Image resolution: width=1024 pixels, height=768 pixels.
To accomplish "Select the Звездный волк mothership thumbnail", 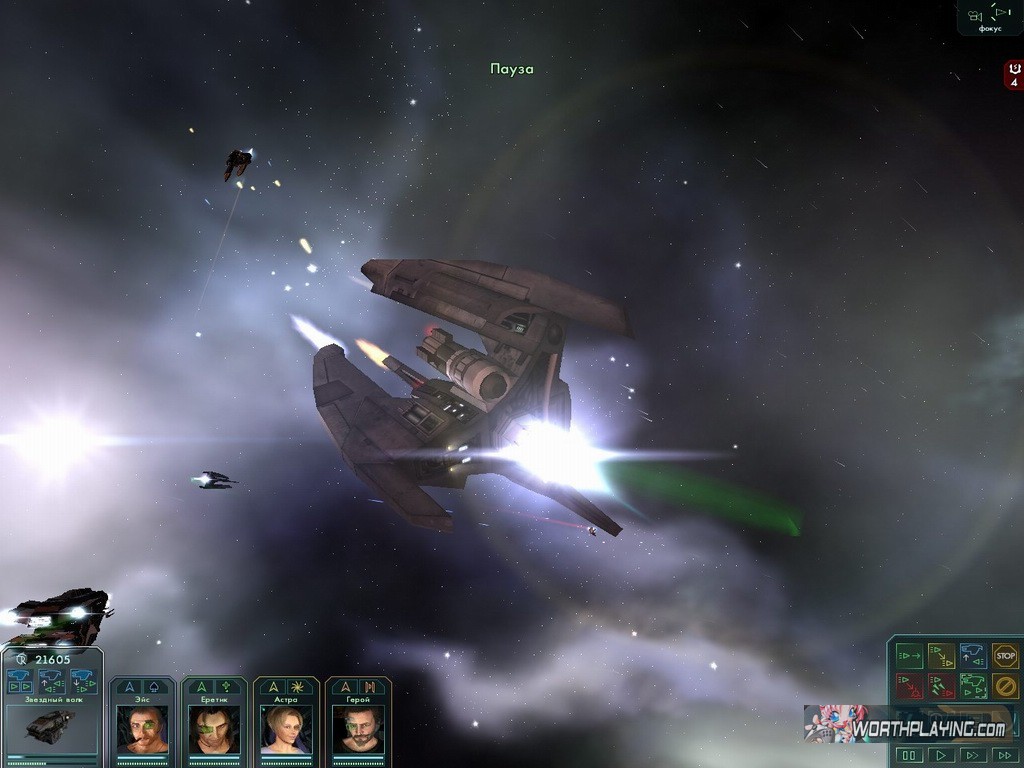I will coord(51,725).
